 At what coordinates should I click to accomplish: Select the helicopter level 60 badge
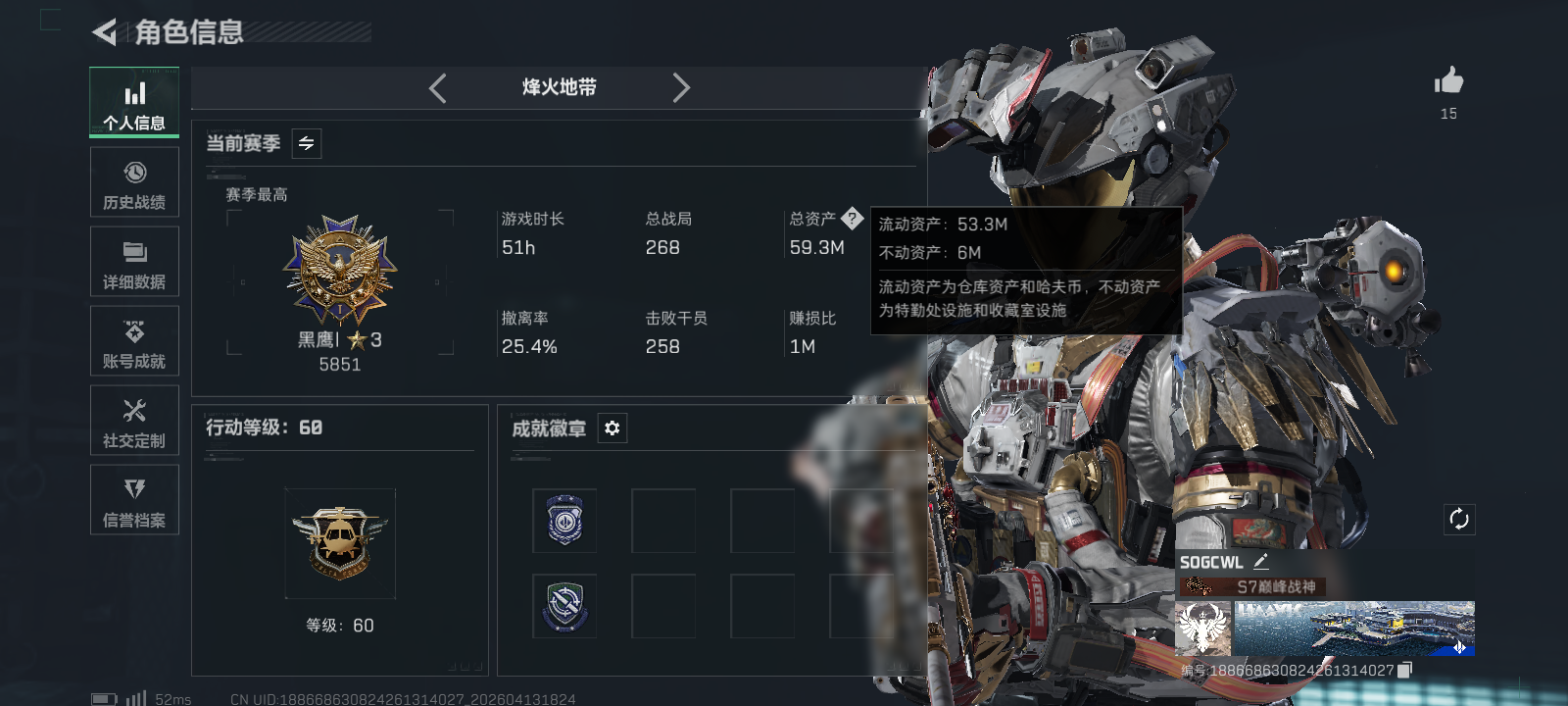[x=340, y=542]
